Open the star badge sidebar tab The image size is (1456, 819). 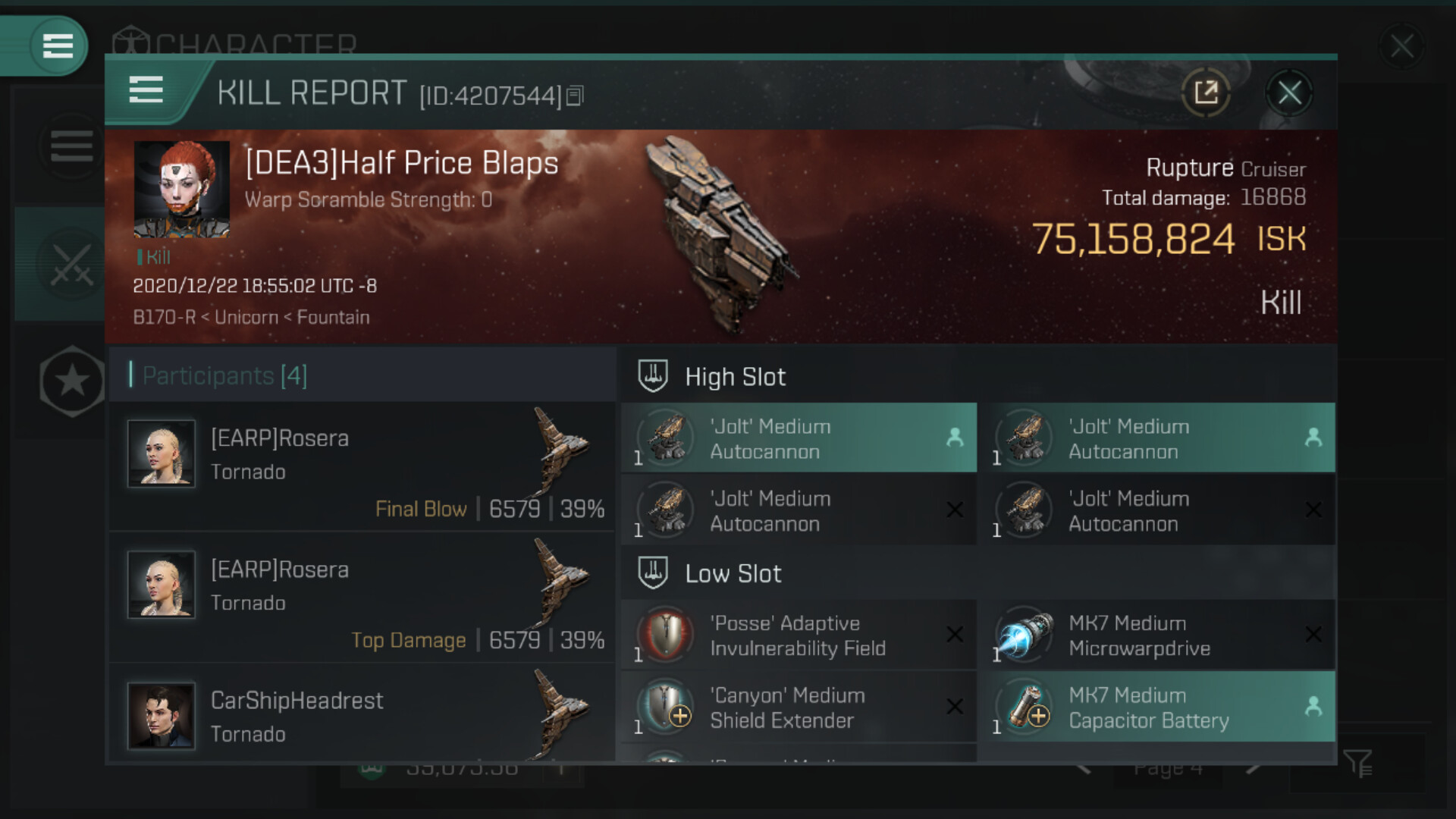click(x=71, y=381)
